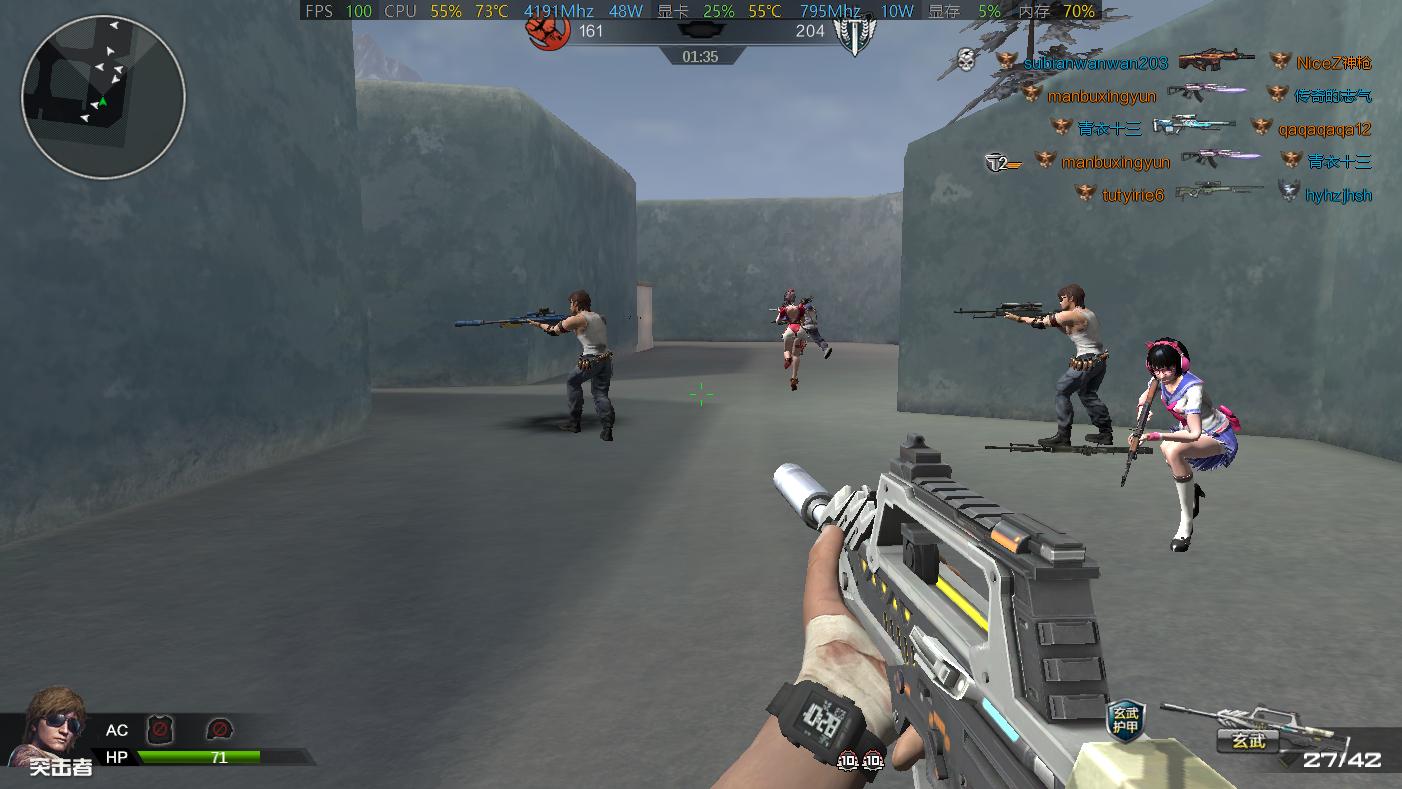The width and height of the screenshot is (1402, 789).
Task: Click the skull headshot icon in kill feed
Action: (x=966, y=60)
